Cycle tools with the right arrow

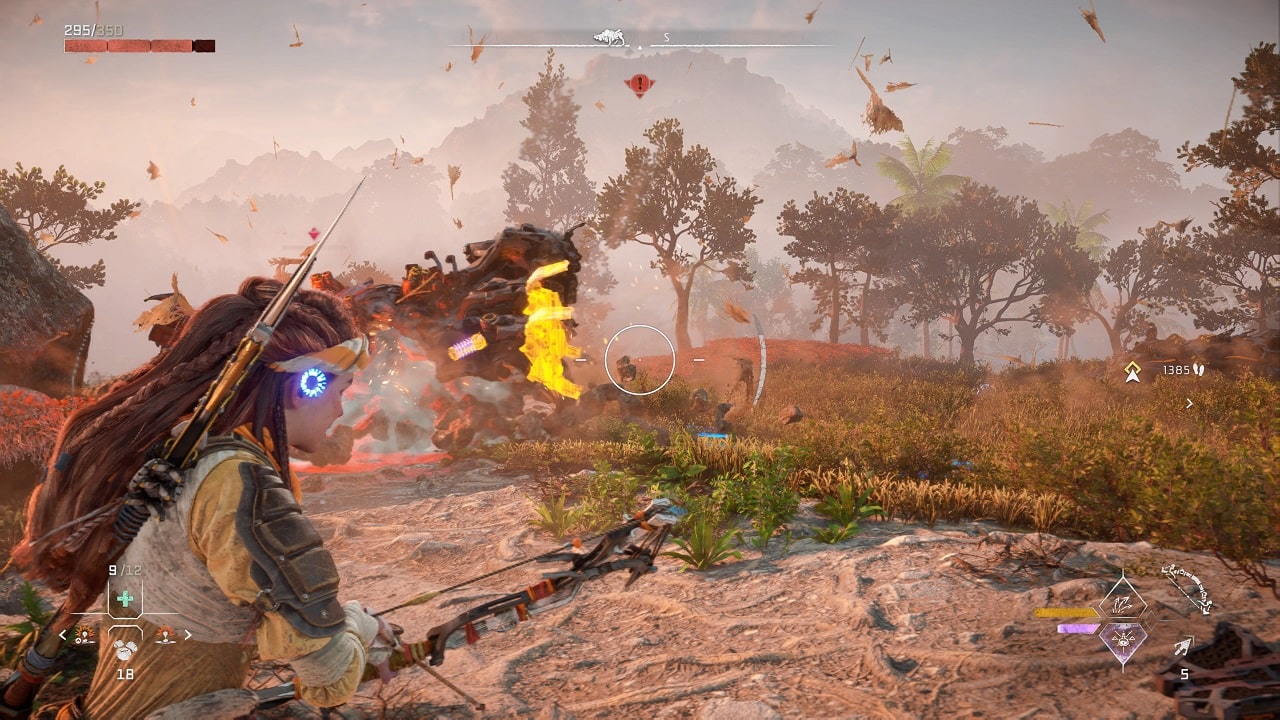(x=187, y=634)
